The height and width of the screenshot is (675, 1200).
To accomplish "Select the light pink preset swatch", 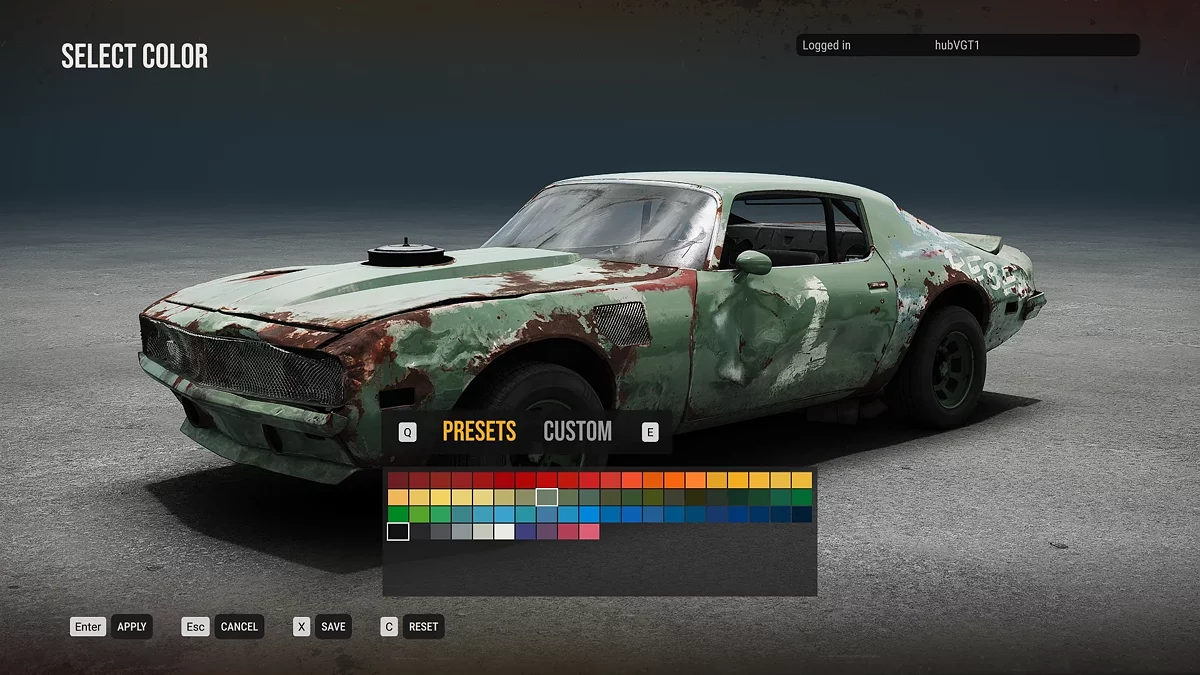I will pyautogui.click(x=589, y=531).
